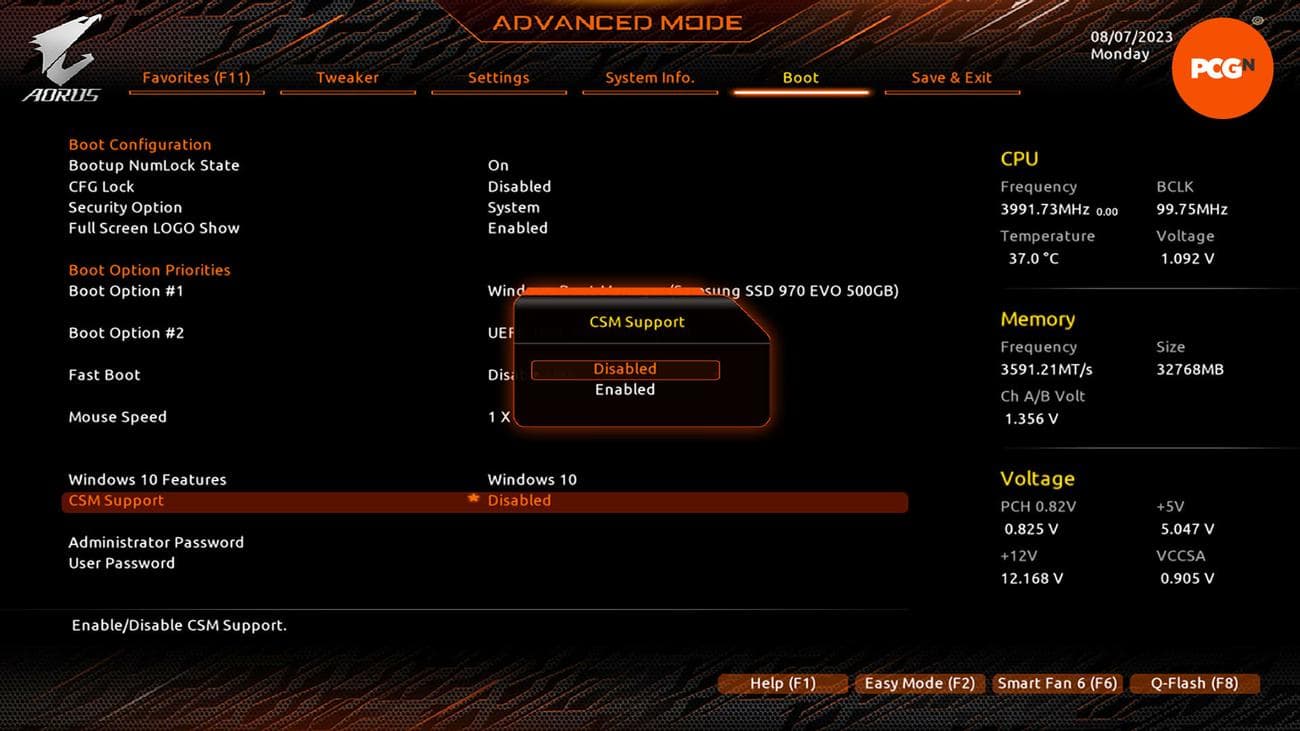Show the System Info. tab
Image resolution: width=1300 pixels, height=731 pixels.
649,77
